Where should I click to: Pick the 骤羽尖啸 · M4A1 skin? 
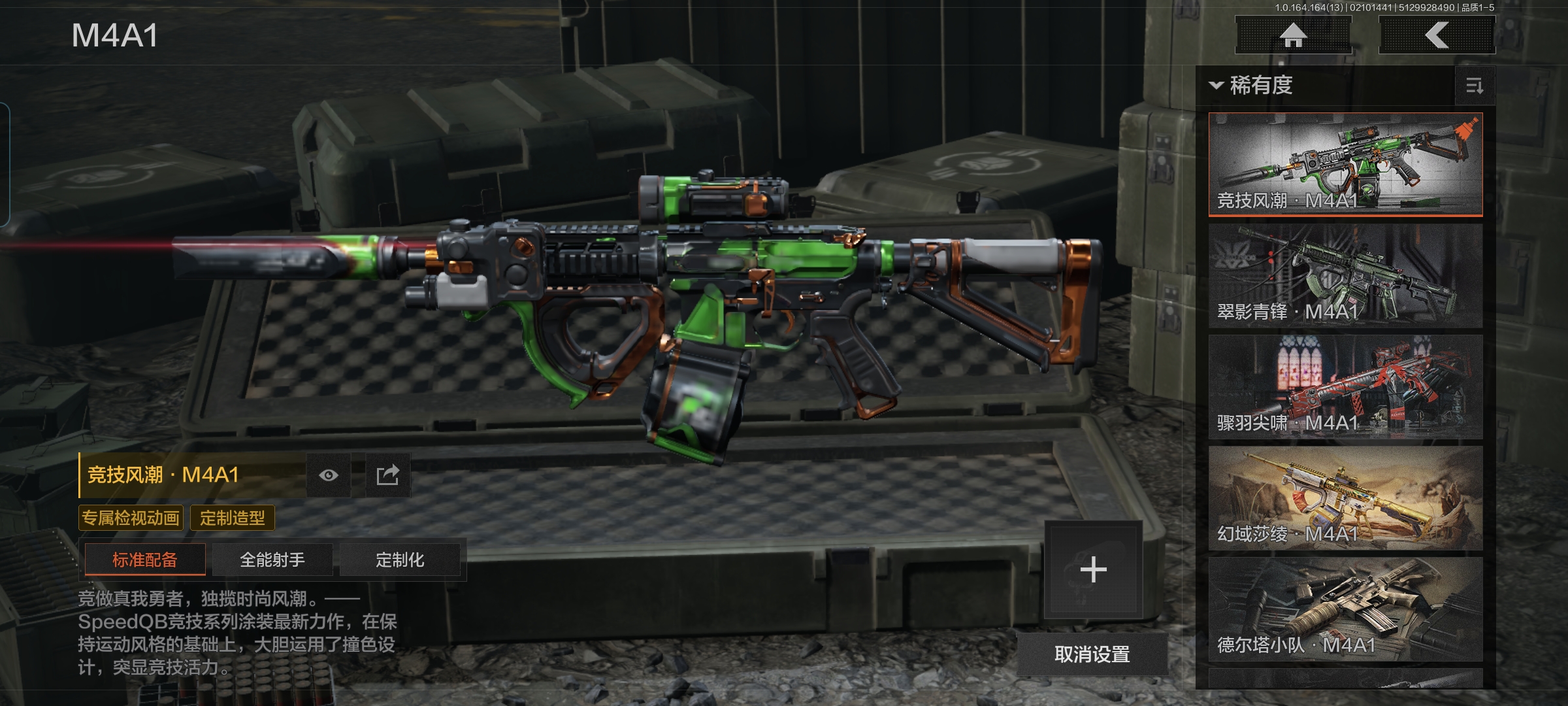coord(1345,386)
